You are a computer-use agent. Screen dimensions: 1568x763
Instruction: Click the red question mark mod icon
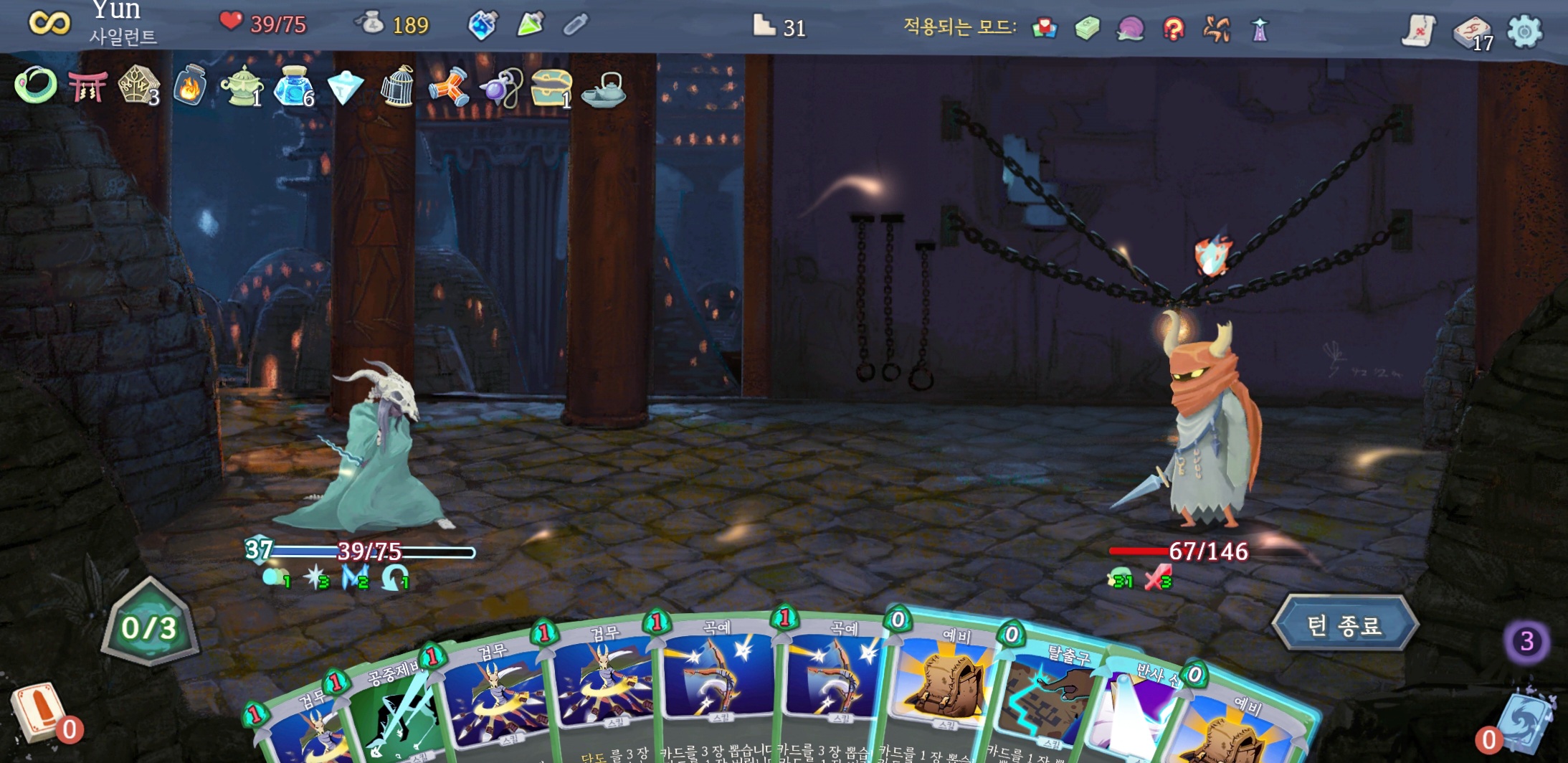point(1174,29)
